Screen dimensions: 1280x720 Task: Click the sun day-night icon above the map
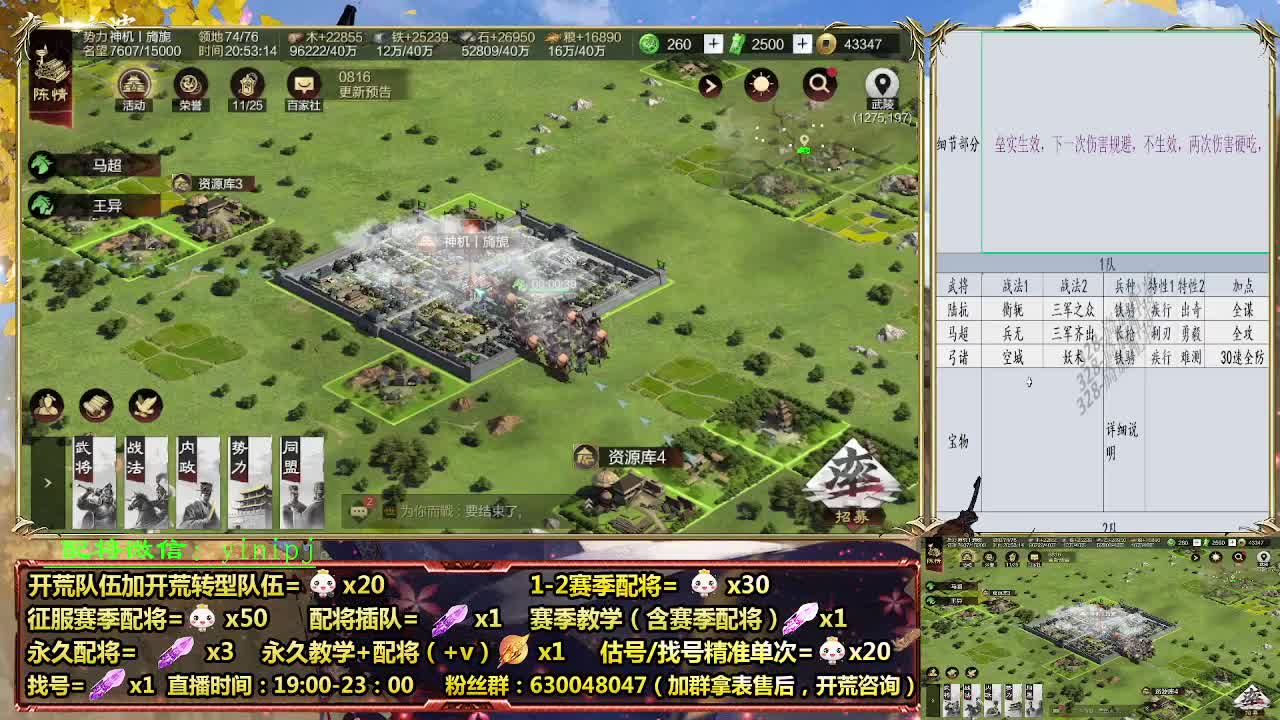pos(763,85)
